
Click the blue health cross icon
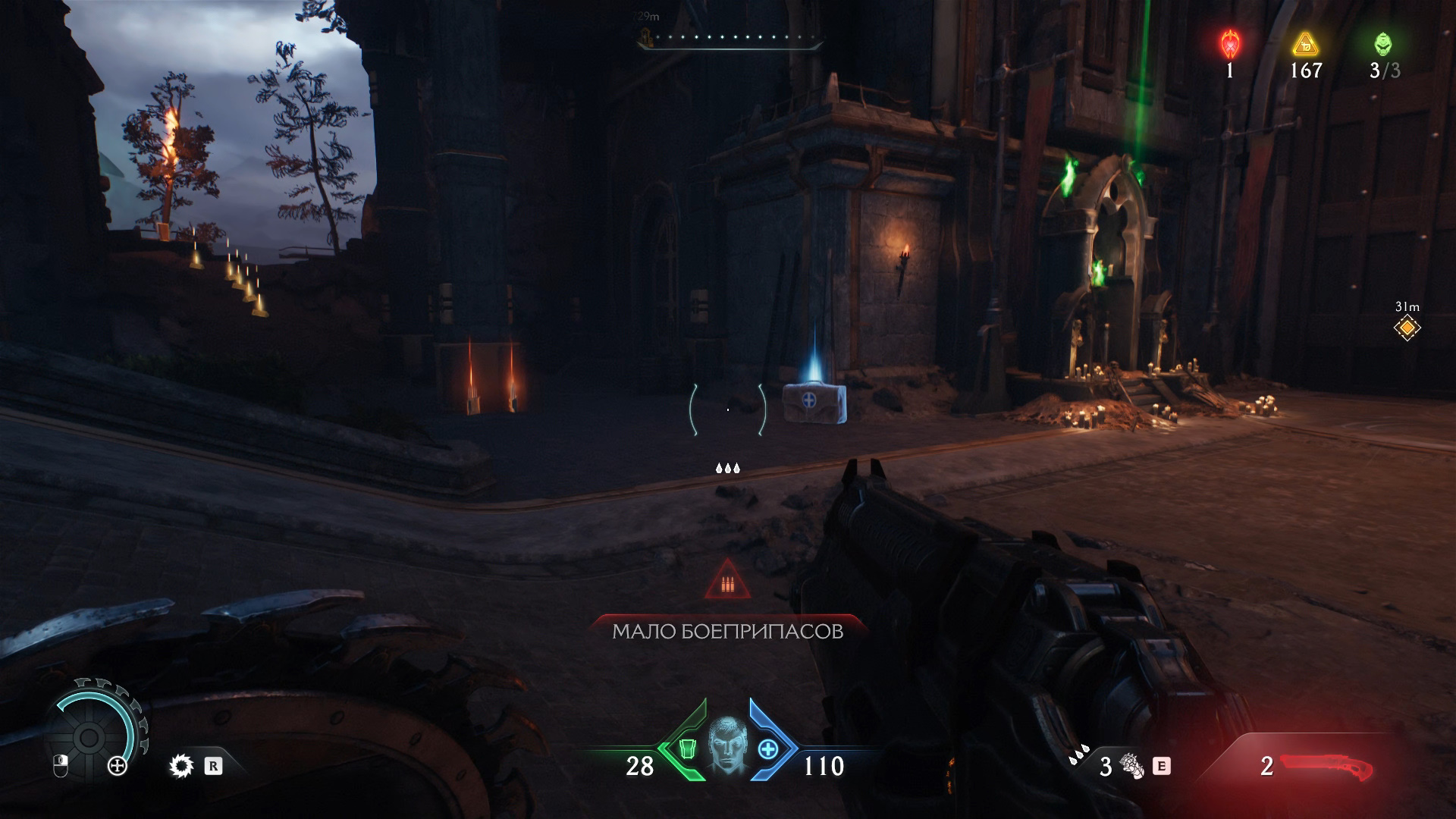pos(769,748)
